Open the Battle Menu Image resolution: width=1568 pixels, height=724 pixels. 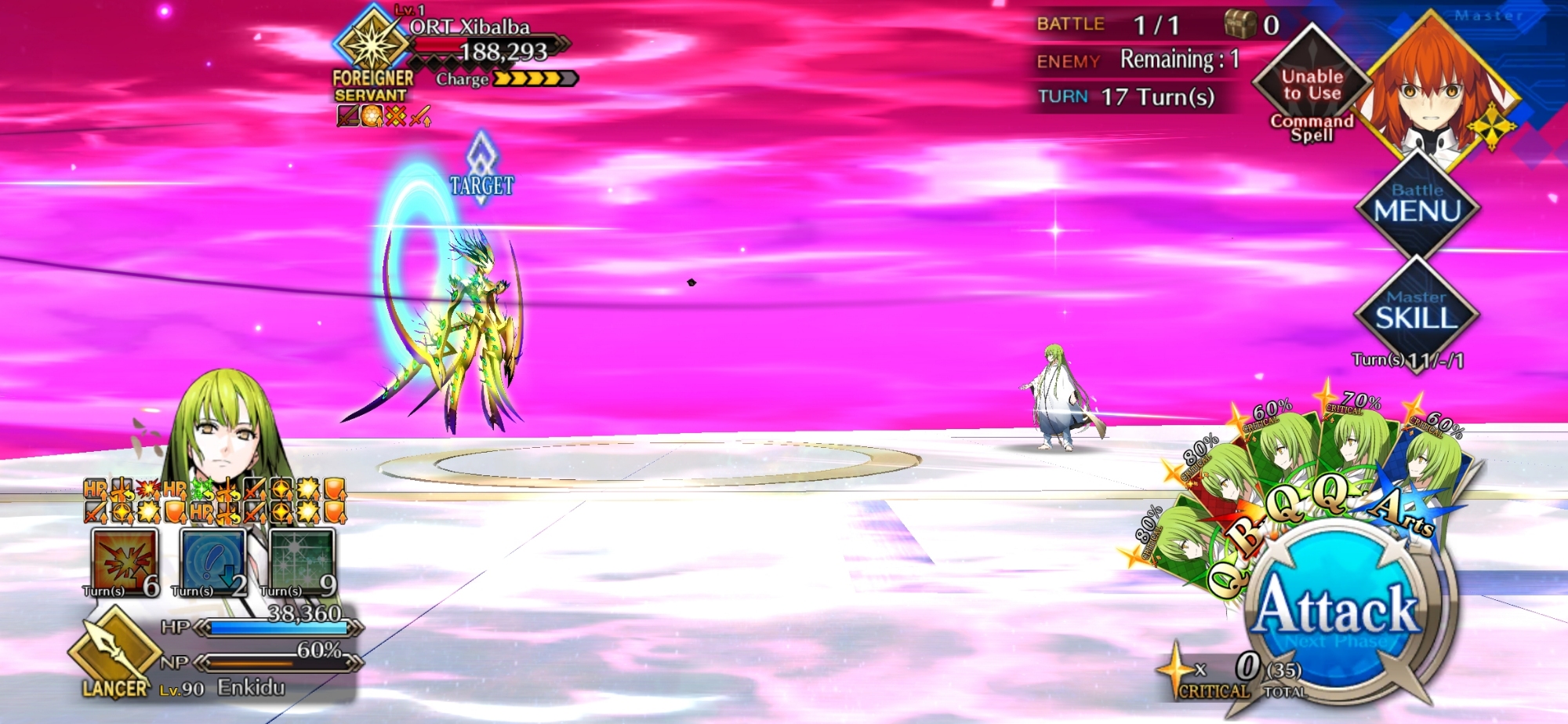pos(1417,206)
